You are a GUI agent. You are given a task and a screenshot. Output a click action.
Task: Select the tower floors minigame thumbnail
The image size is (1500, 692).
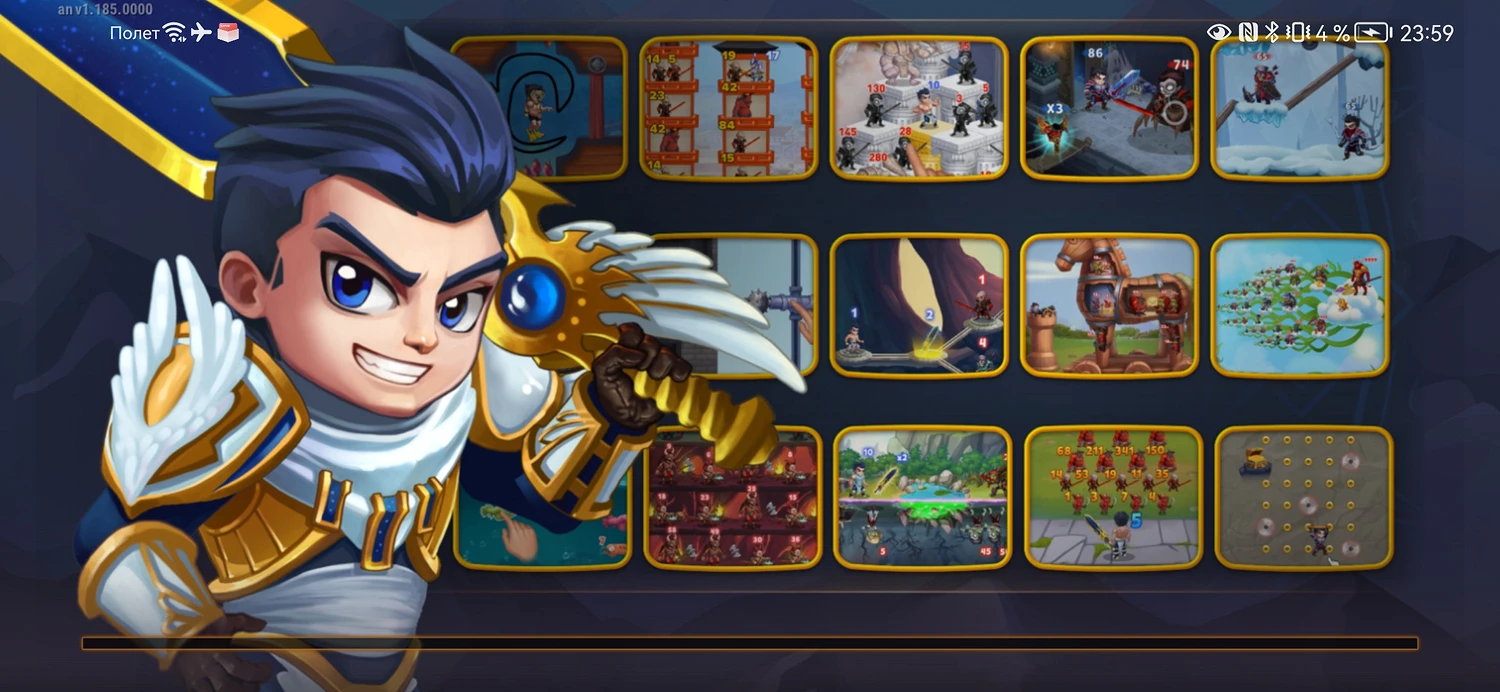tap(728, 108)
